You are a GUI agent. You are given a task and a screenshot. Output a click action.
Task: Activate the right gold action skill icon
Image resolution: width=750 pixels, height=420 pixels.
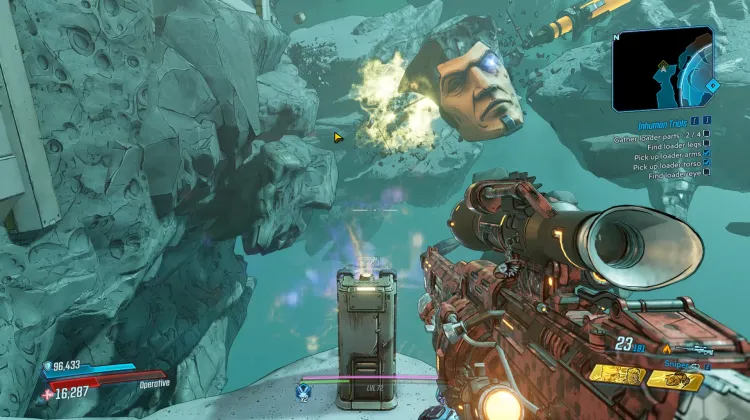point(674,378)
